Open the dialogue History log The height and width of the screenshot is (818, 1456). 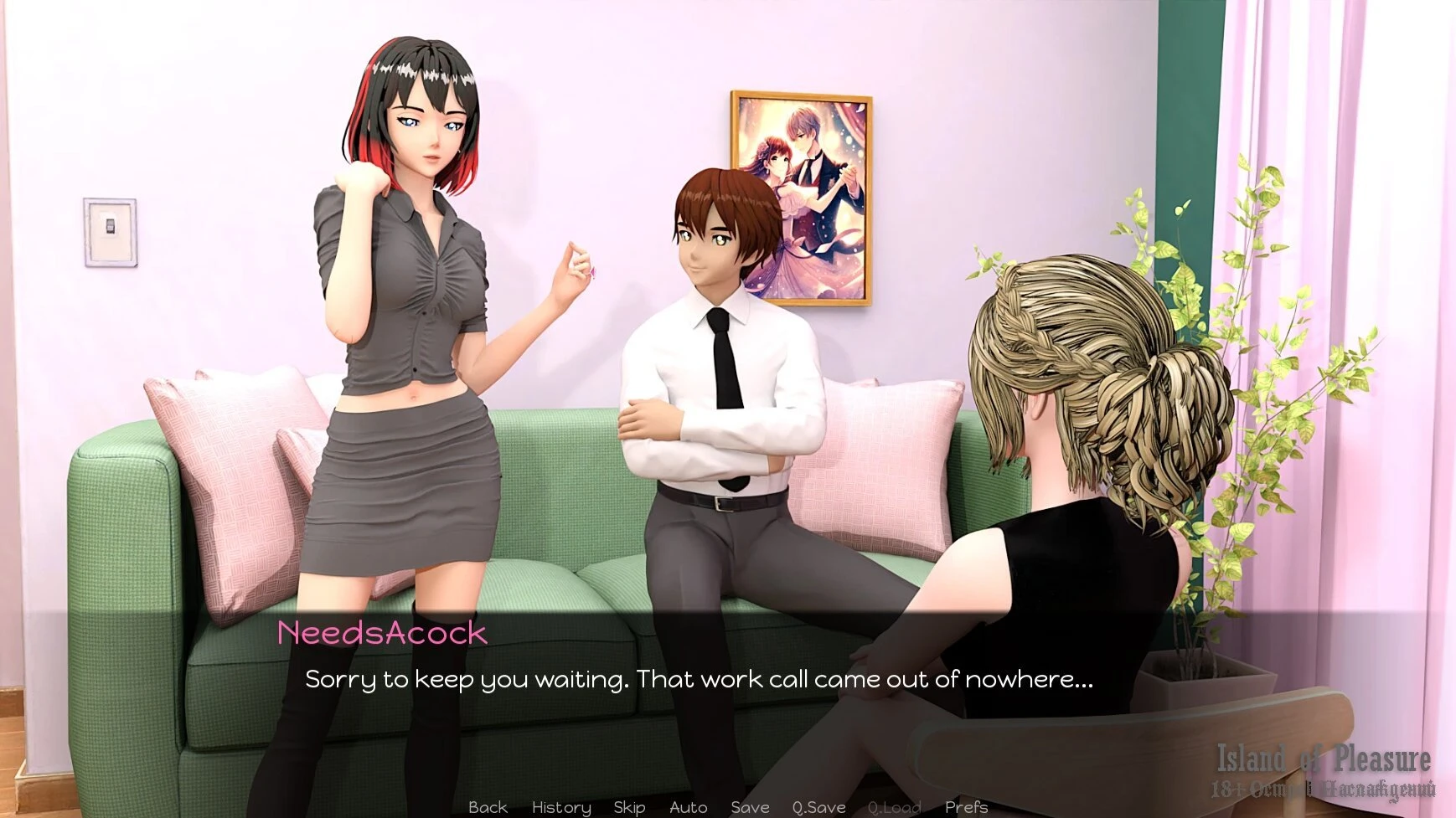pyautogui.click(x=561, y=807)
